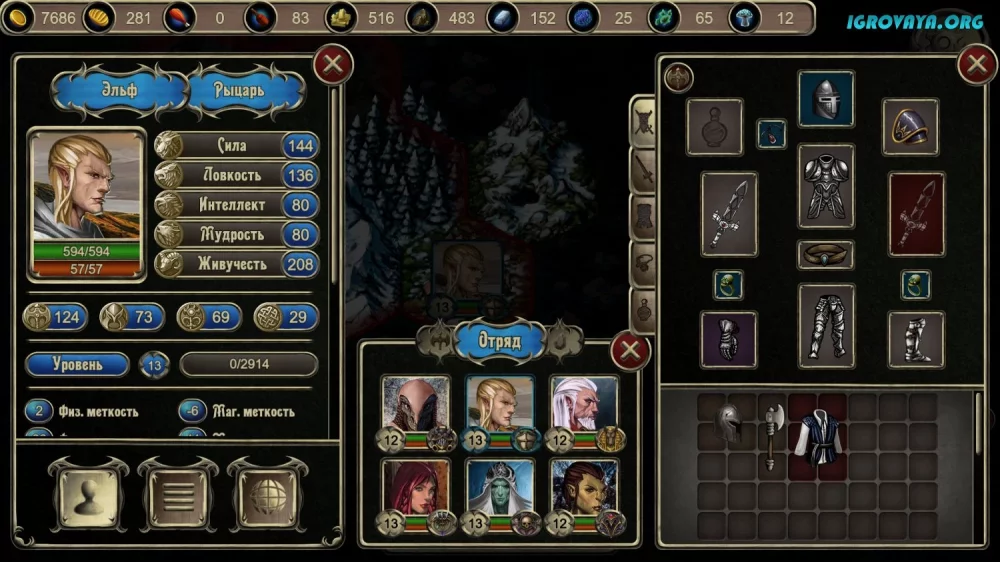Screen dimensions: 1000x562
Task: Select the blue robe in backpack
Action: (818, 437)
